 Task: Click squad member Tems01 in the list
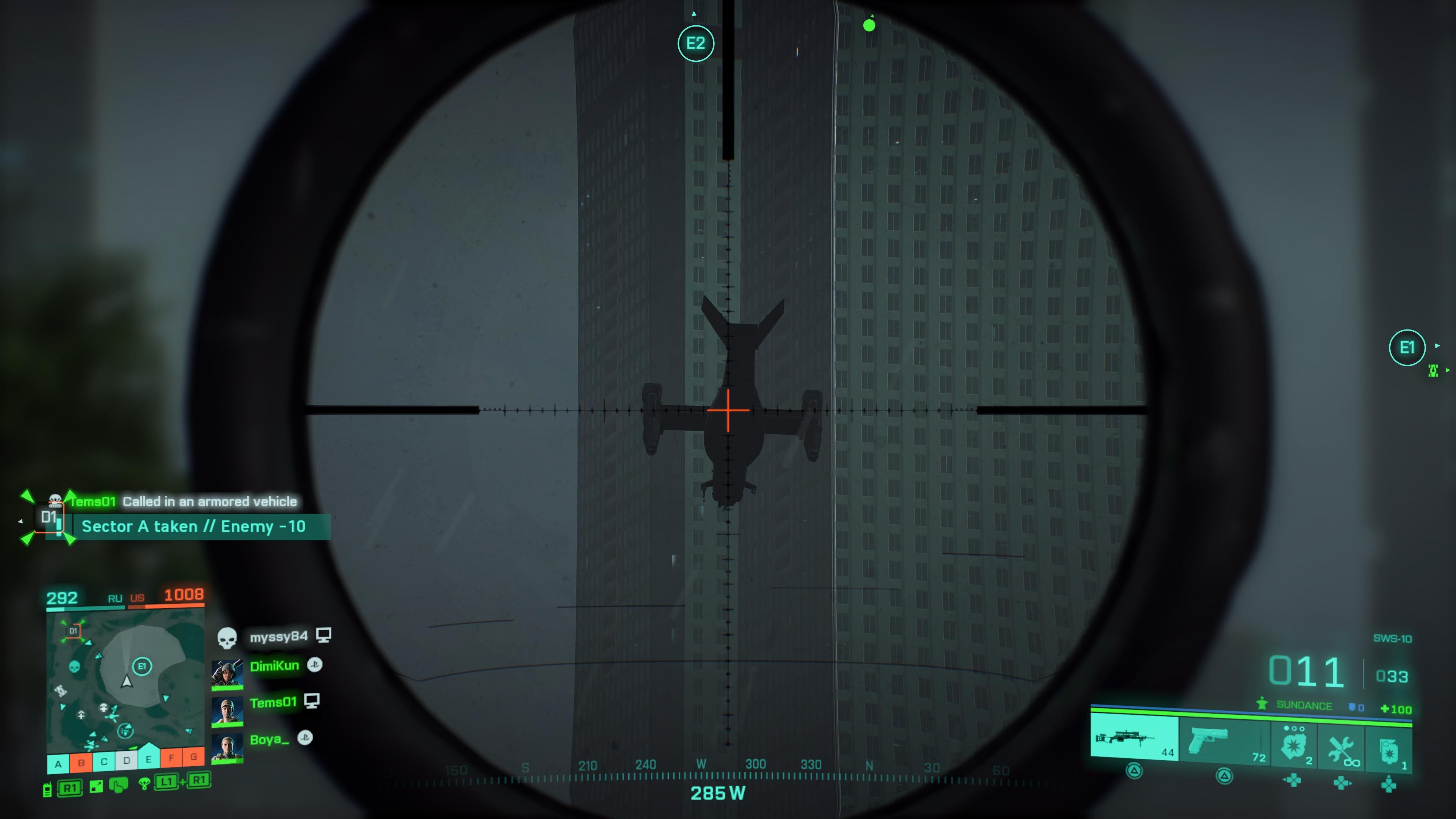click(x=273, y=703)
